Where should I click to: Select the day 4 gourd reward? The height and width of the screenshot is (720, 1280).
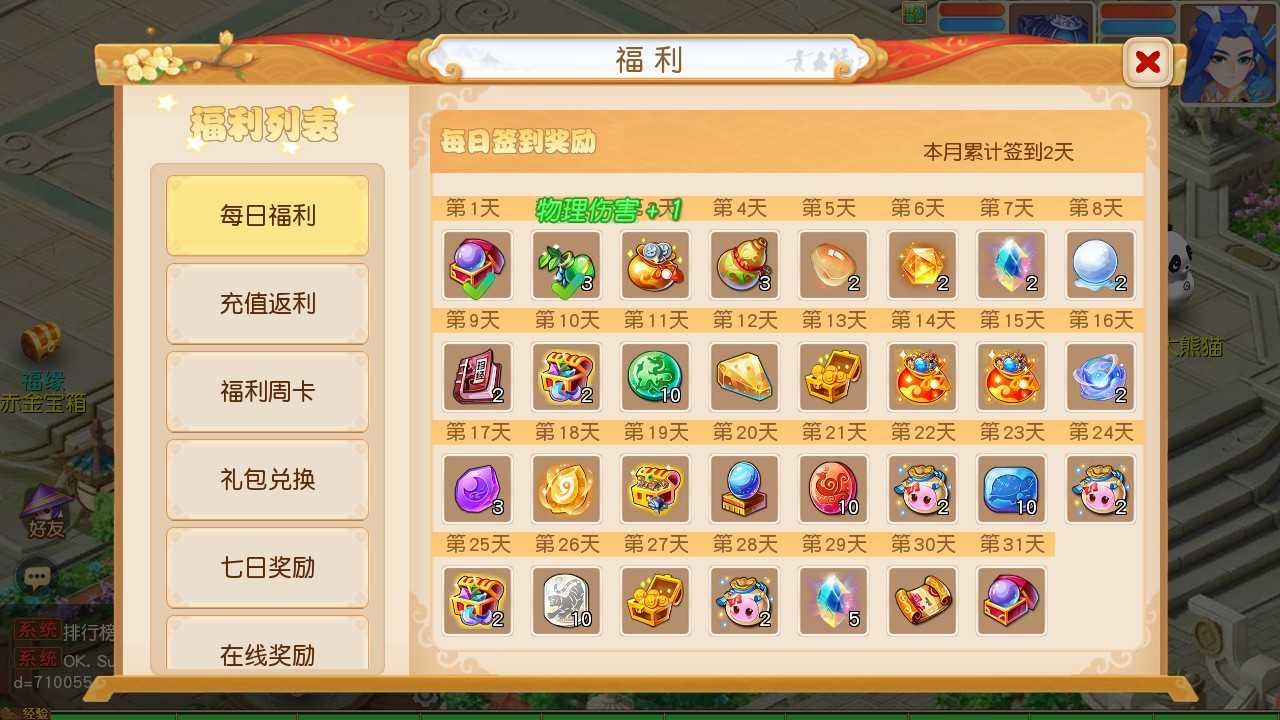(x=744, y=265)
